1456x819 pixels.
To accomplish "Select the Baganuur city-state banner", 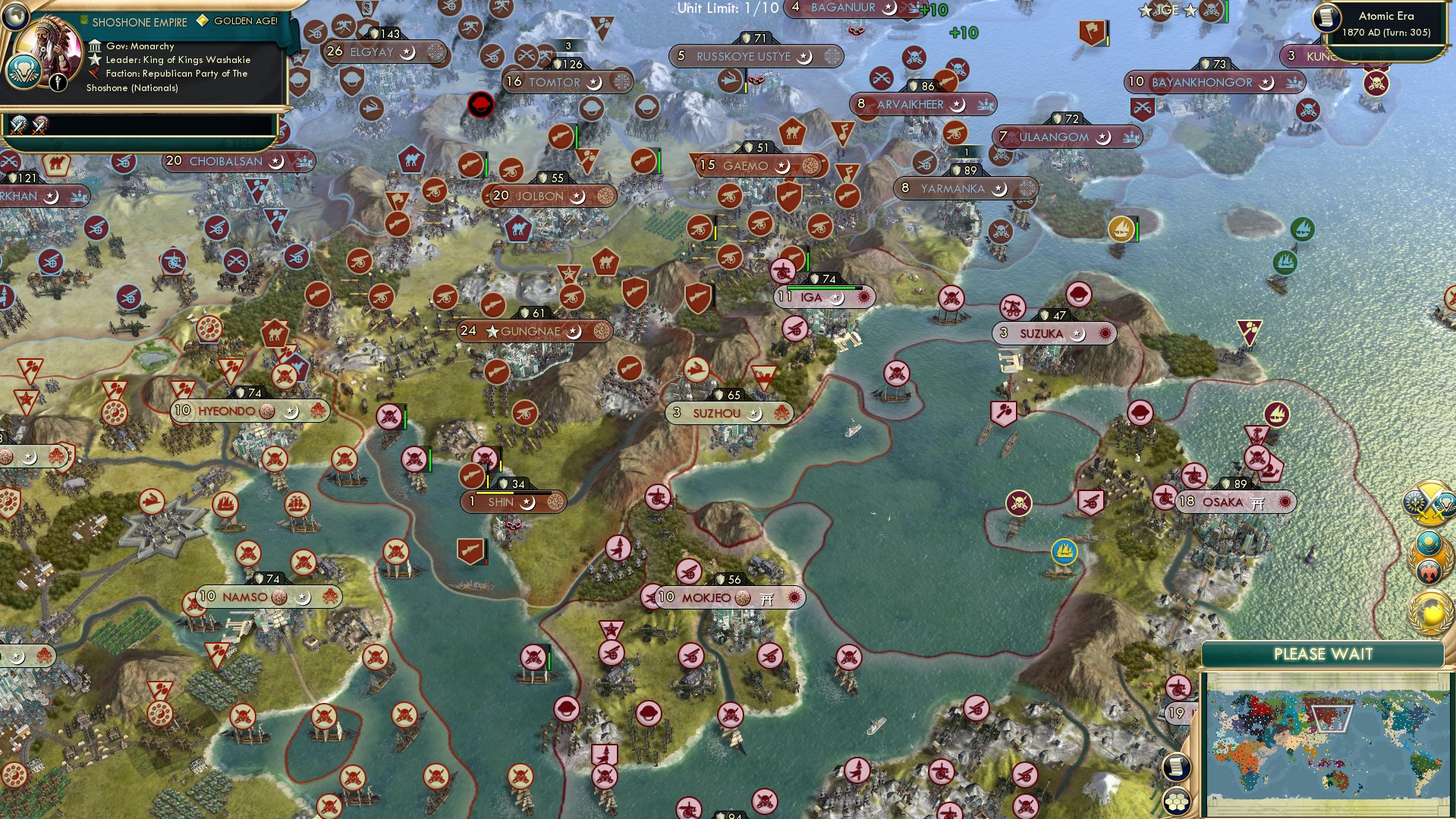I will click(842, 9).
